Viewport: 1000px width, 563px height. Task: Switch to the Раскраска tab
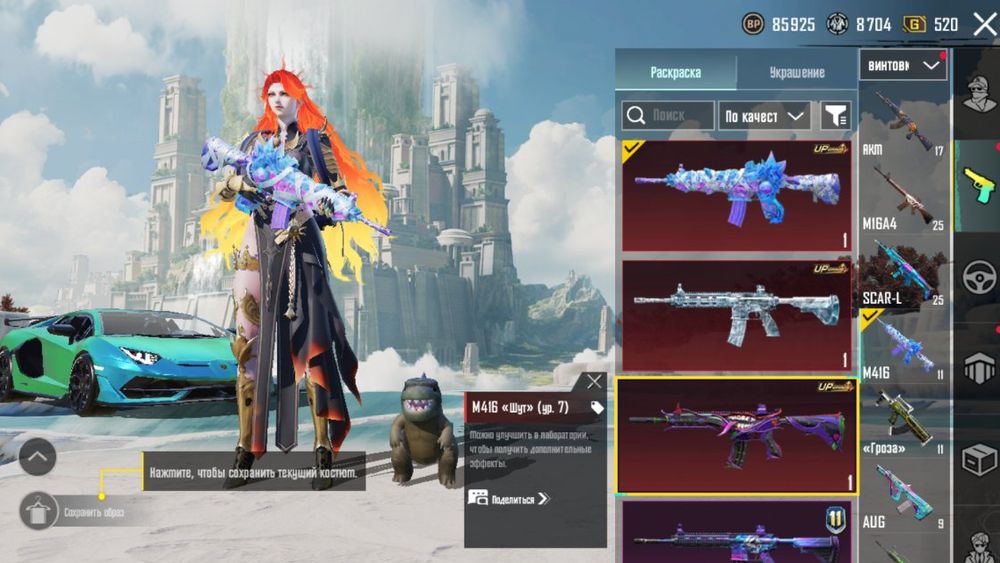[676, 72]
